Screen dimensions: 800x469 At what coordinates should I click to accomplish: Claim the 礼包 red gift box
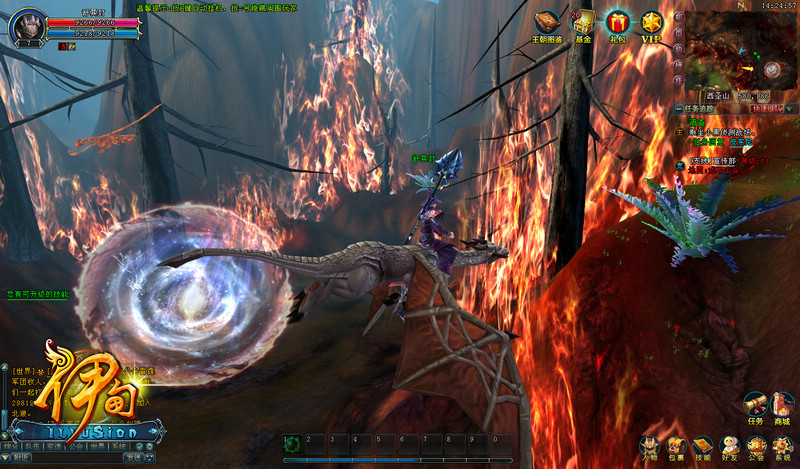click(616, 22)
